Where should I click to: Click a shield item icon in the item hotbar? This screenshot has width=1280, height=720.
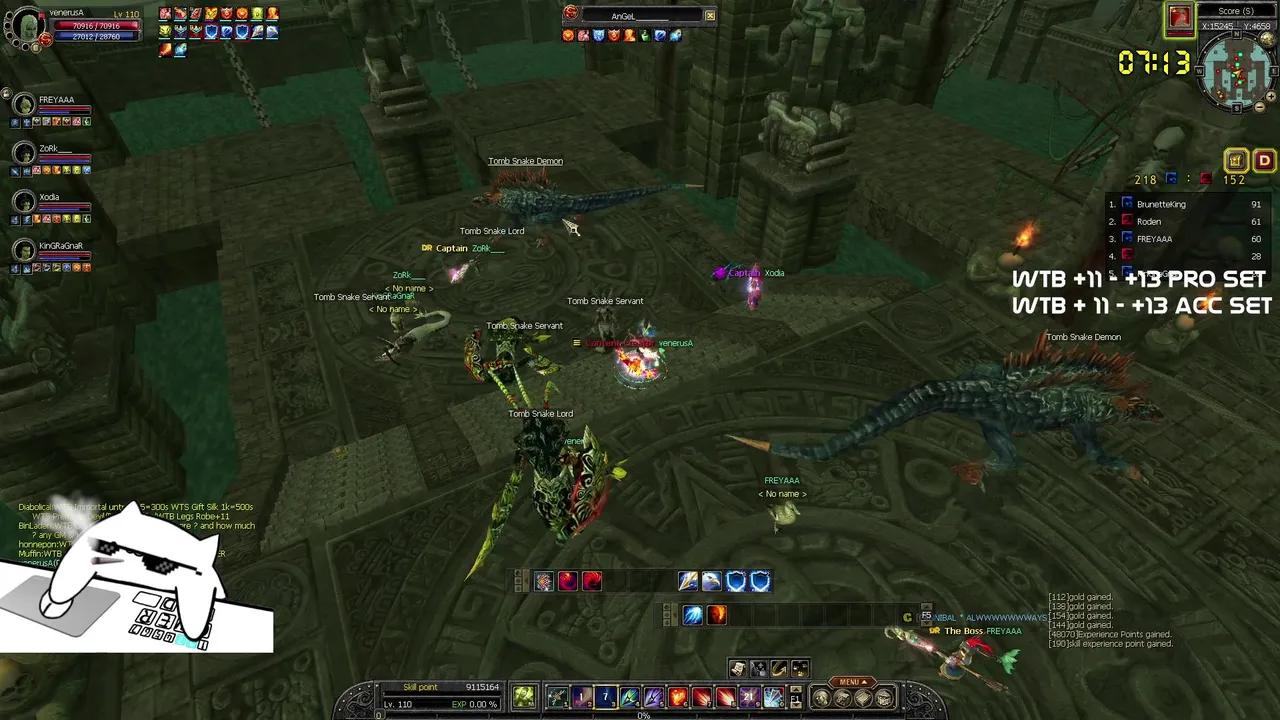pos(737,581)
